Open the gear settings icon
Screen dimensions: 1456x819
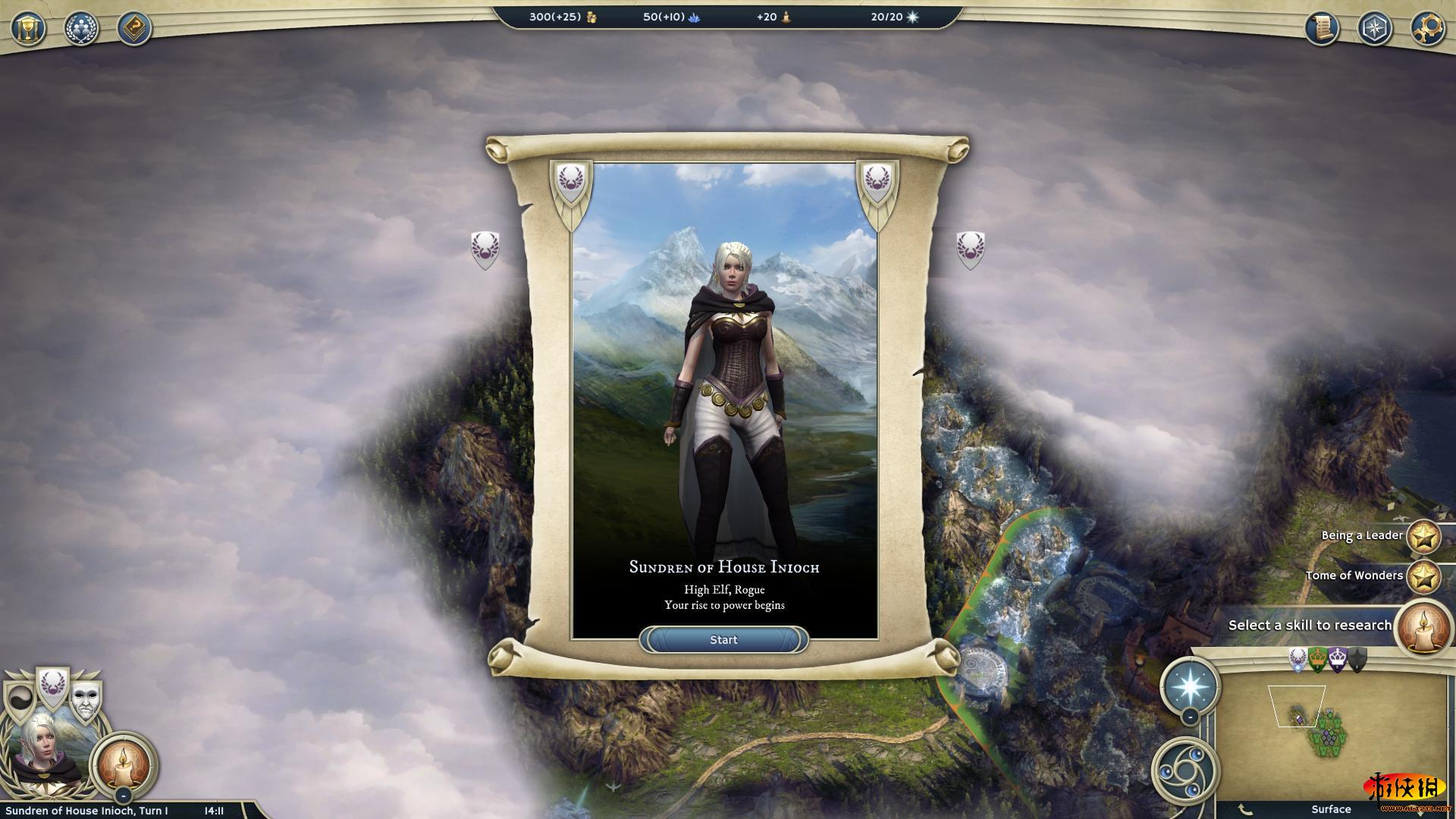1428,29
